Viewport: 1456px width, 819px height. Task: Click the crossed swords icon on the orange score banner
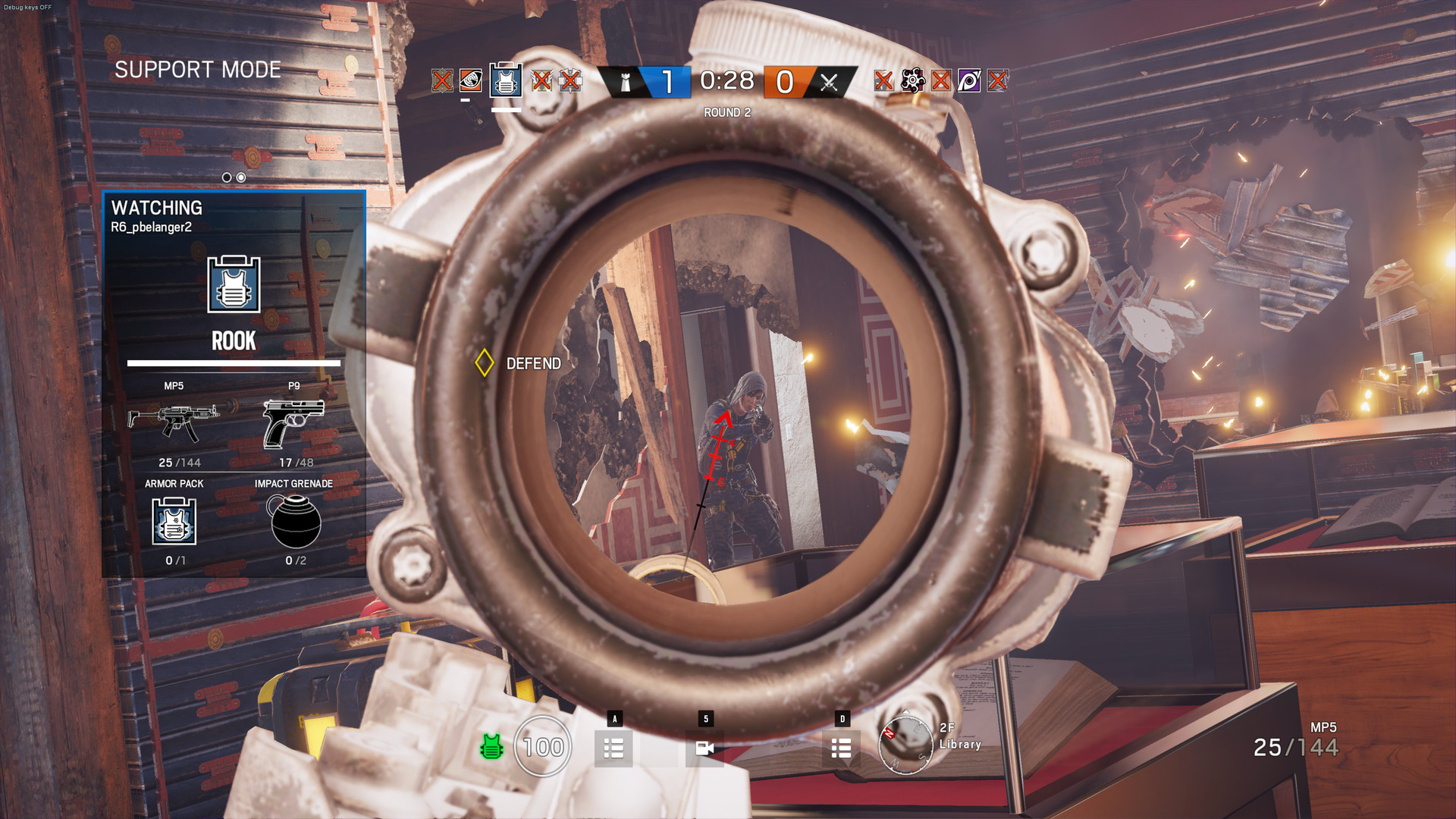tap(831, 82)
